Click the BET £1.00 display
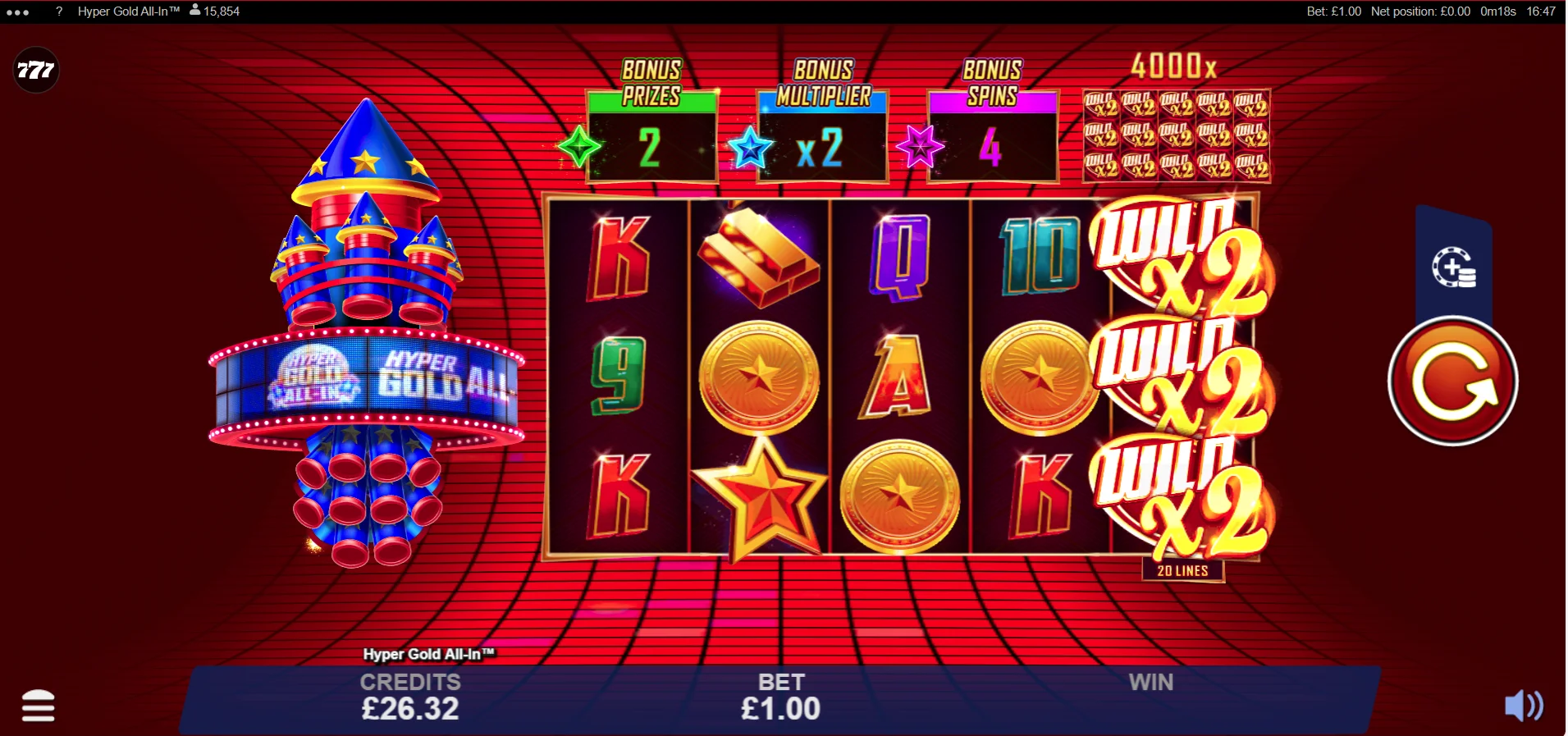Image resolution: width=1568 pixels, height=736 pixels. click(782, 696)
